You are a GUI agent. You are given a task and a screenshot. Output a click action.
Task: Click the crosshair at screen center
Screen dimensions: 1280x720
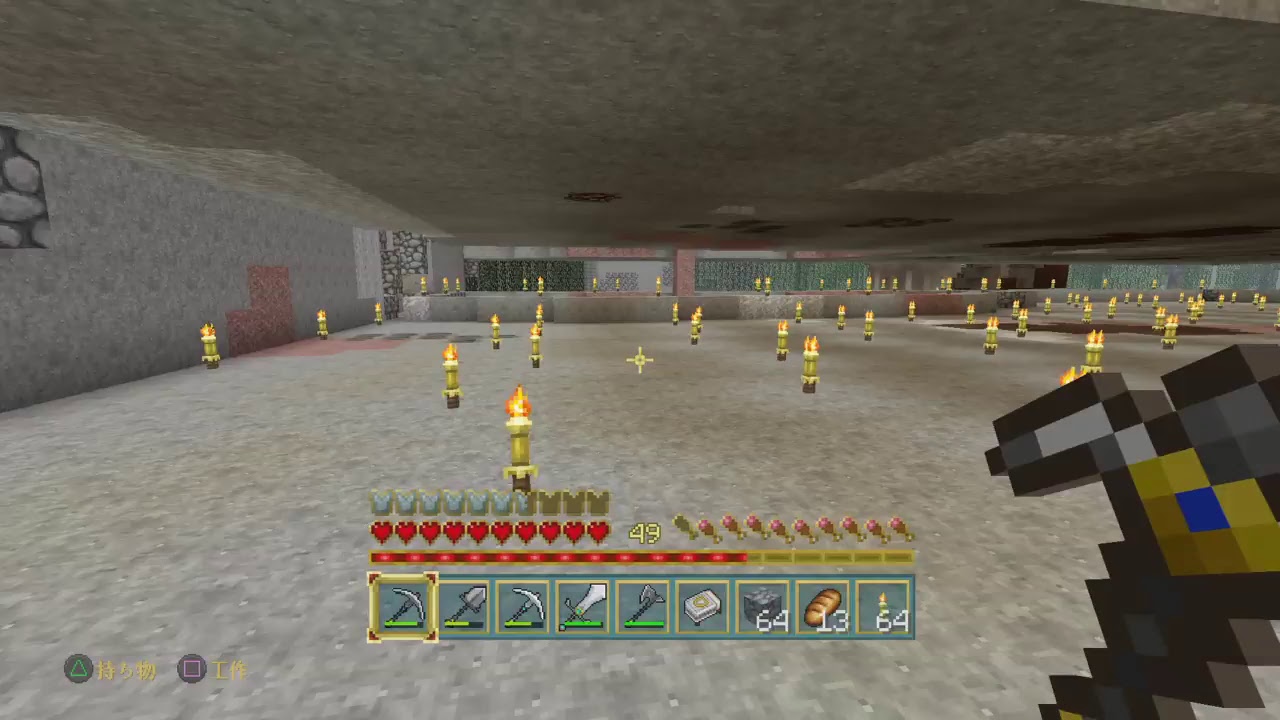pos(639,360)
